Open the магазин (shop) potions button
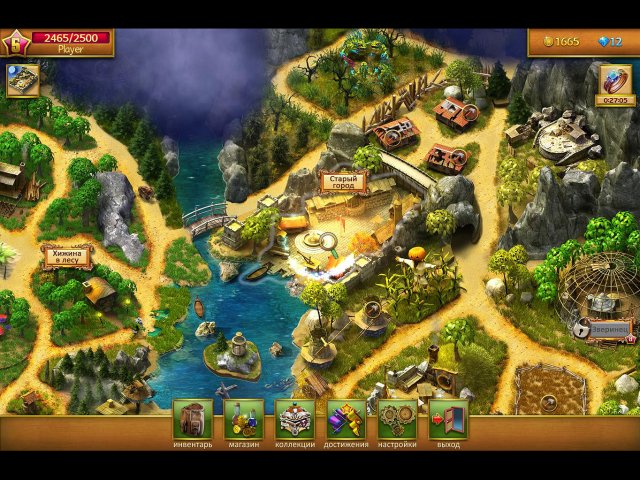This screenshot has height=480, width=640. [x=244, y=419]
